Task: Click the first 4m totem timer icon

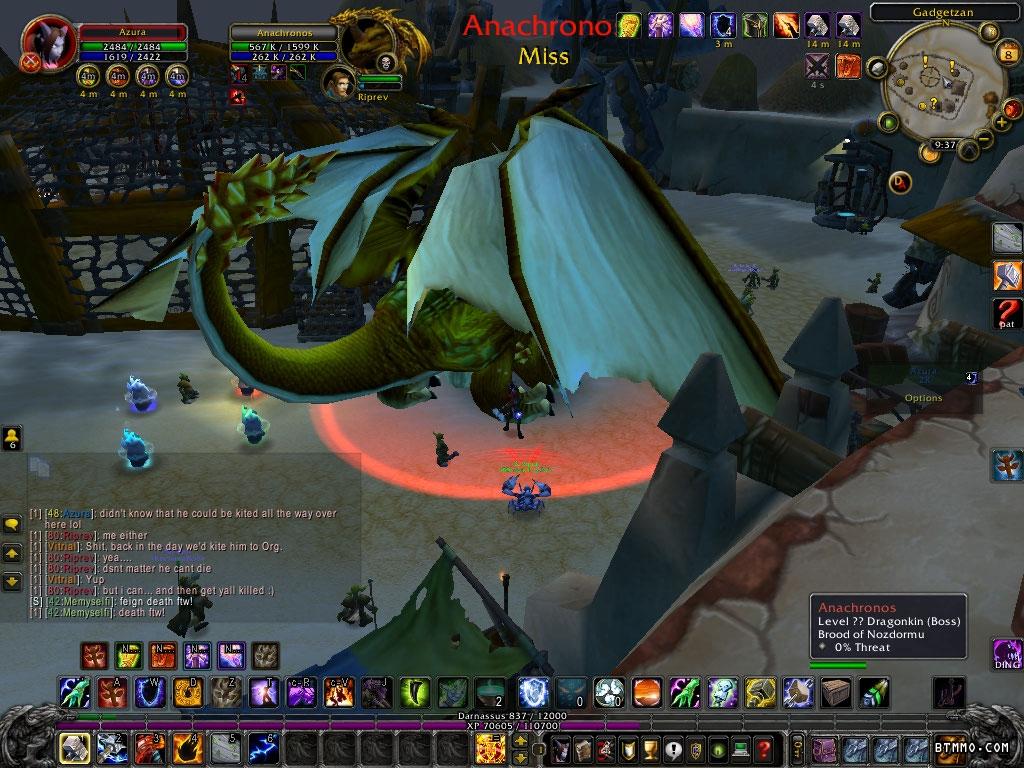Action: click(90, 75)
